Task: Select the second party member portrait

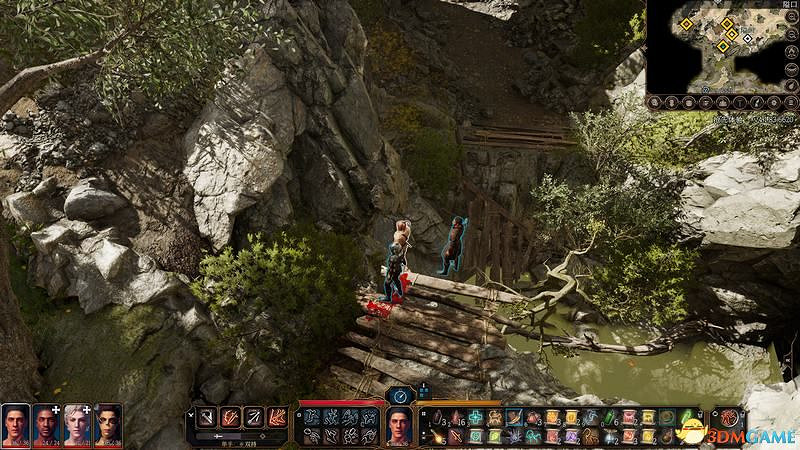Action: [46, 424]
